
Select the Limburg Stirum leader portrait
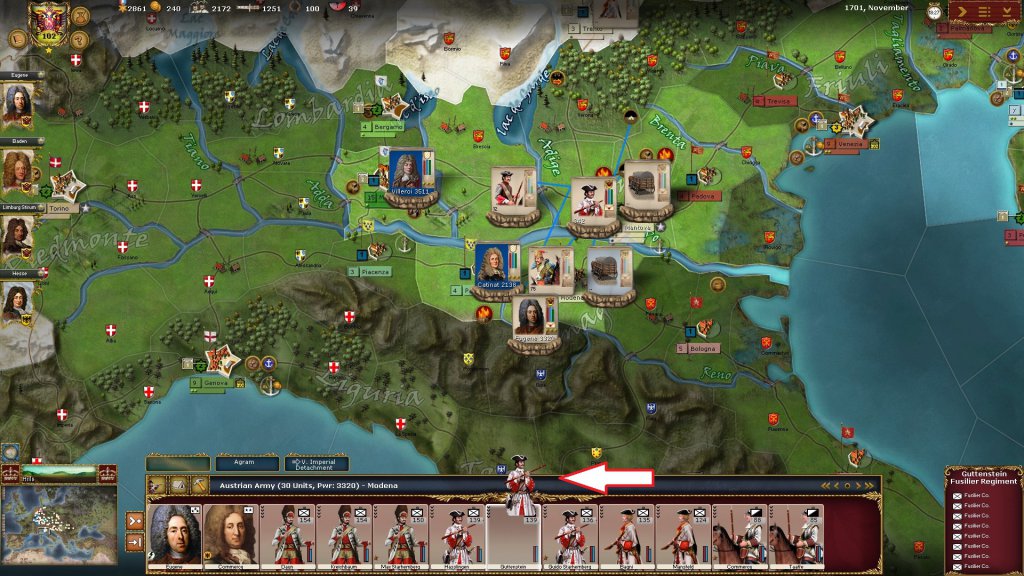[x=17, y=238]
